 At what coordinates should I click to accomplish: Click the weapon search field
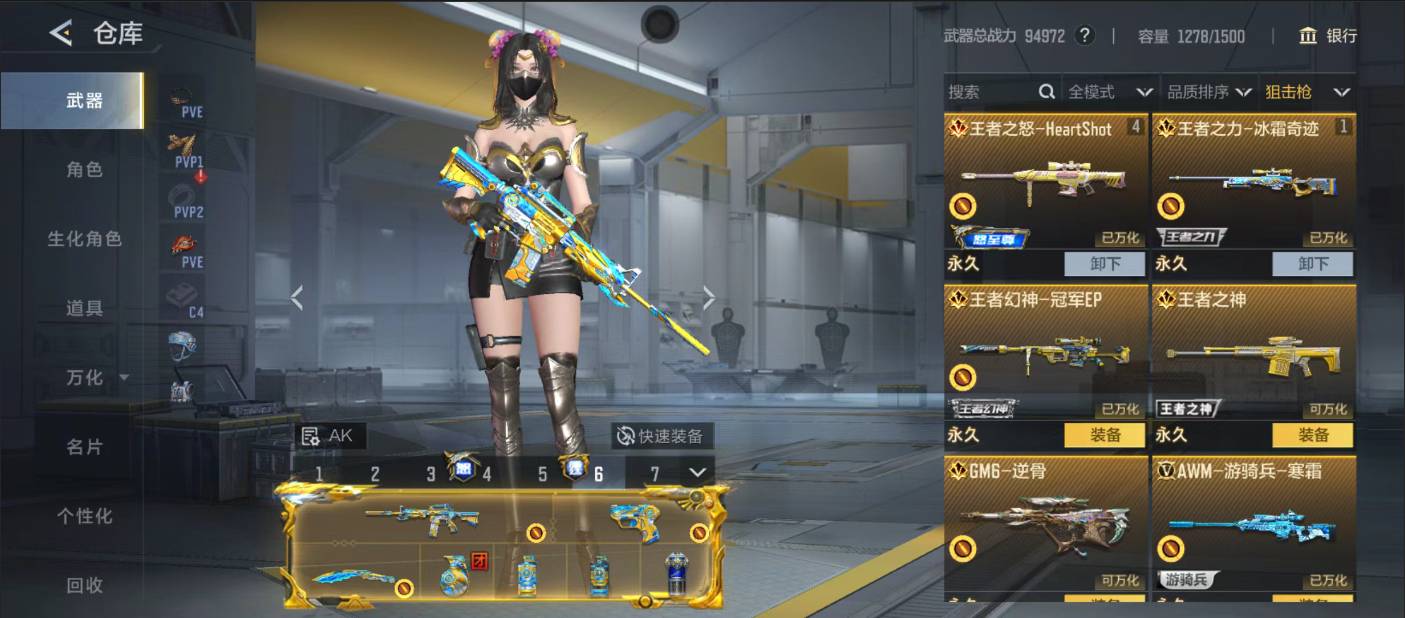(990, 92)
